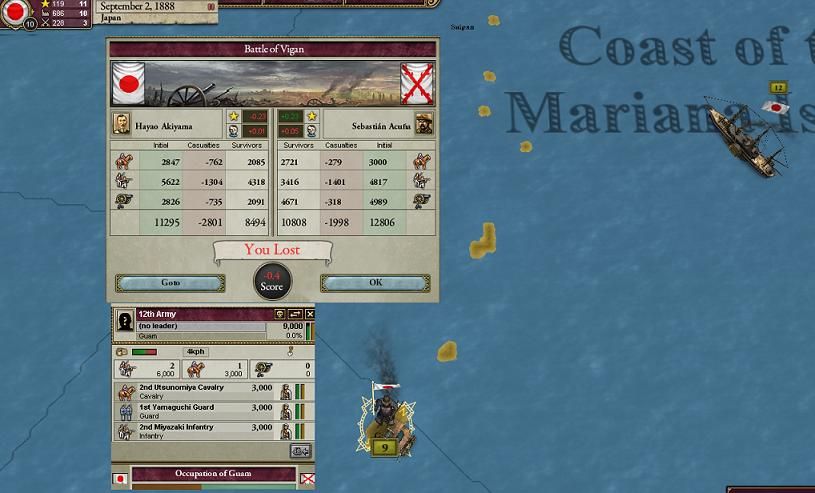Close the 12th Army panel

point(310,314)
